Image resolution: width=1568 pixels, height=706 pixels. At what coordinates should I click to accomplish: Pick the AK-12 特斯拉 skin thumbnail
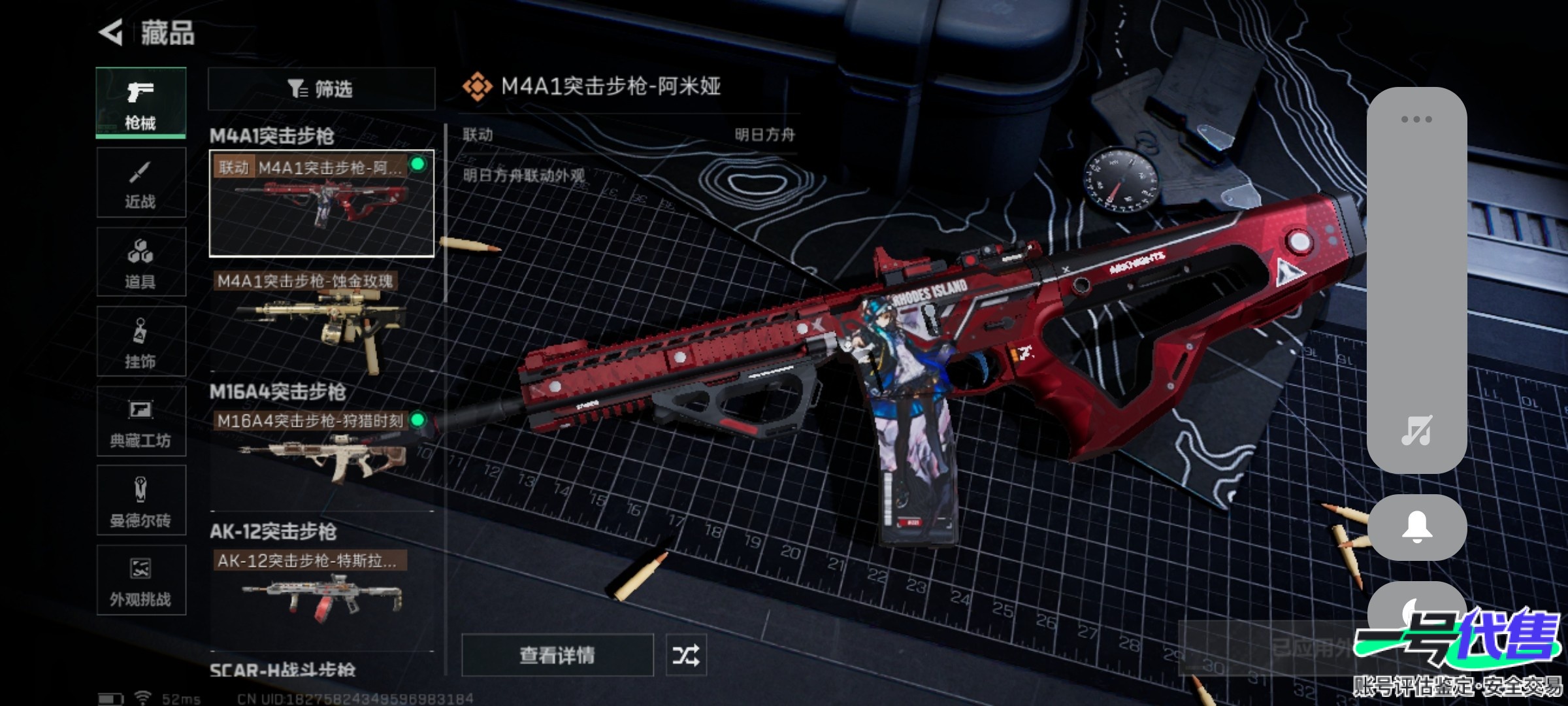click(x=321, y=588)
